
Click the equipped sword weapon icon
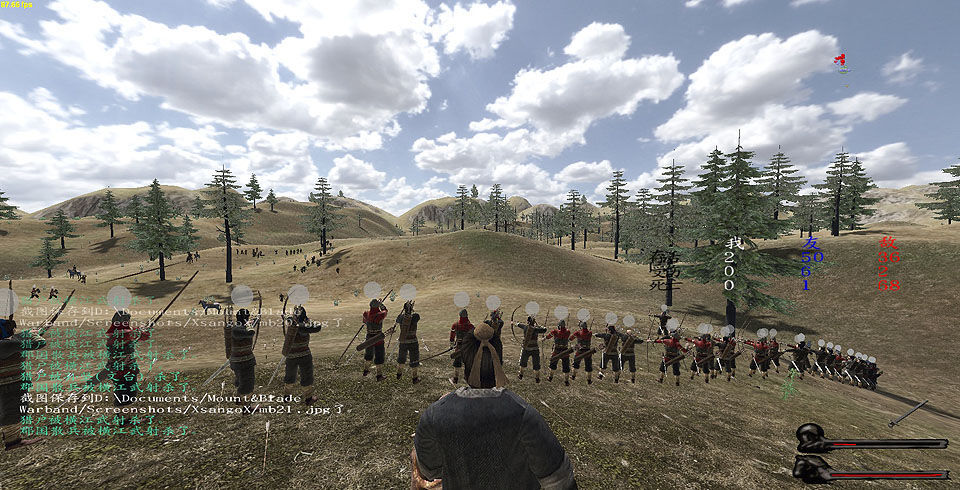coord(908,412)
